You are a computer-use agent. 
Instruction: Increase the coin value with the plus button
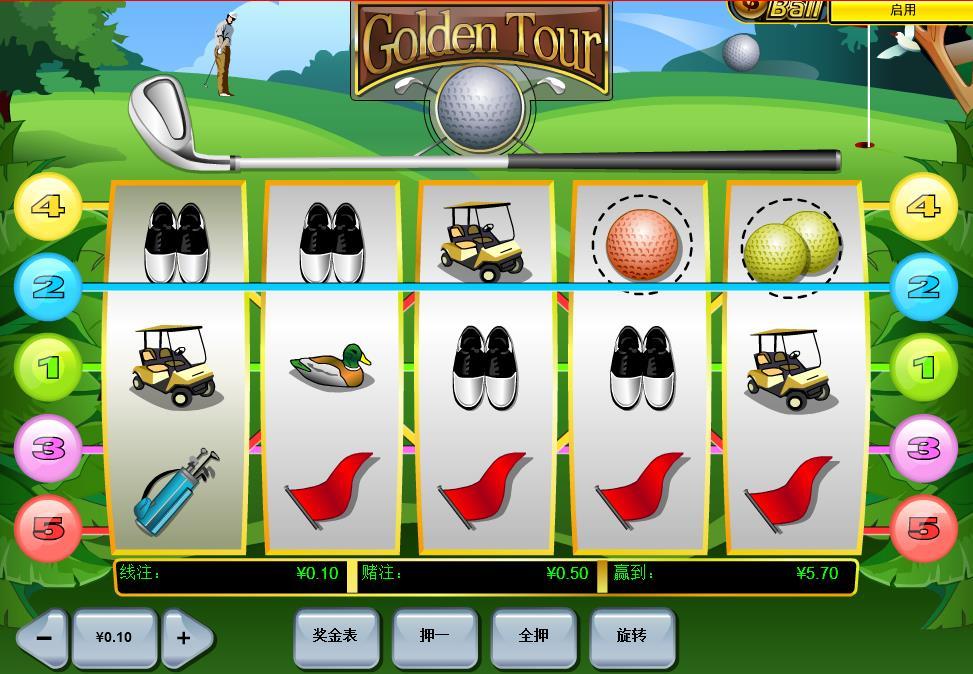point(185,637)
